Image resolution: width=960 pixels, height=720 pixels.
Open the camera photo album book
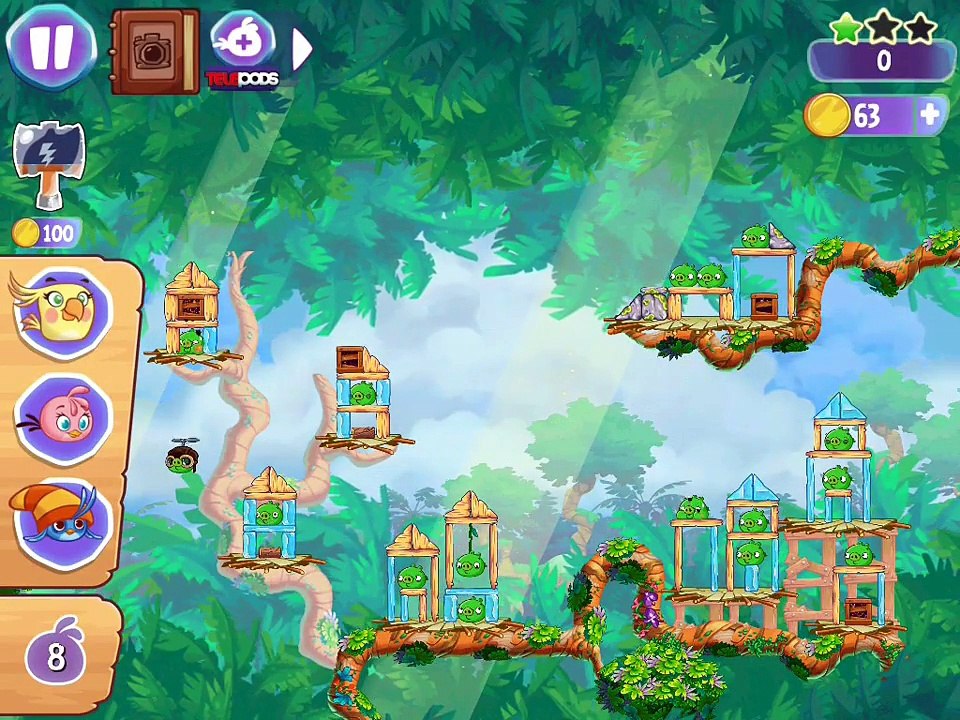pyautogui.click(x=155, y=51)
